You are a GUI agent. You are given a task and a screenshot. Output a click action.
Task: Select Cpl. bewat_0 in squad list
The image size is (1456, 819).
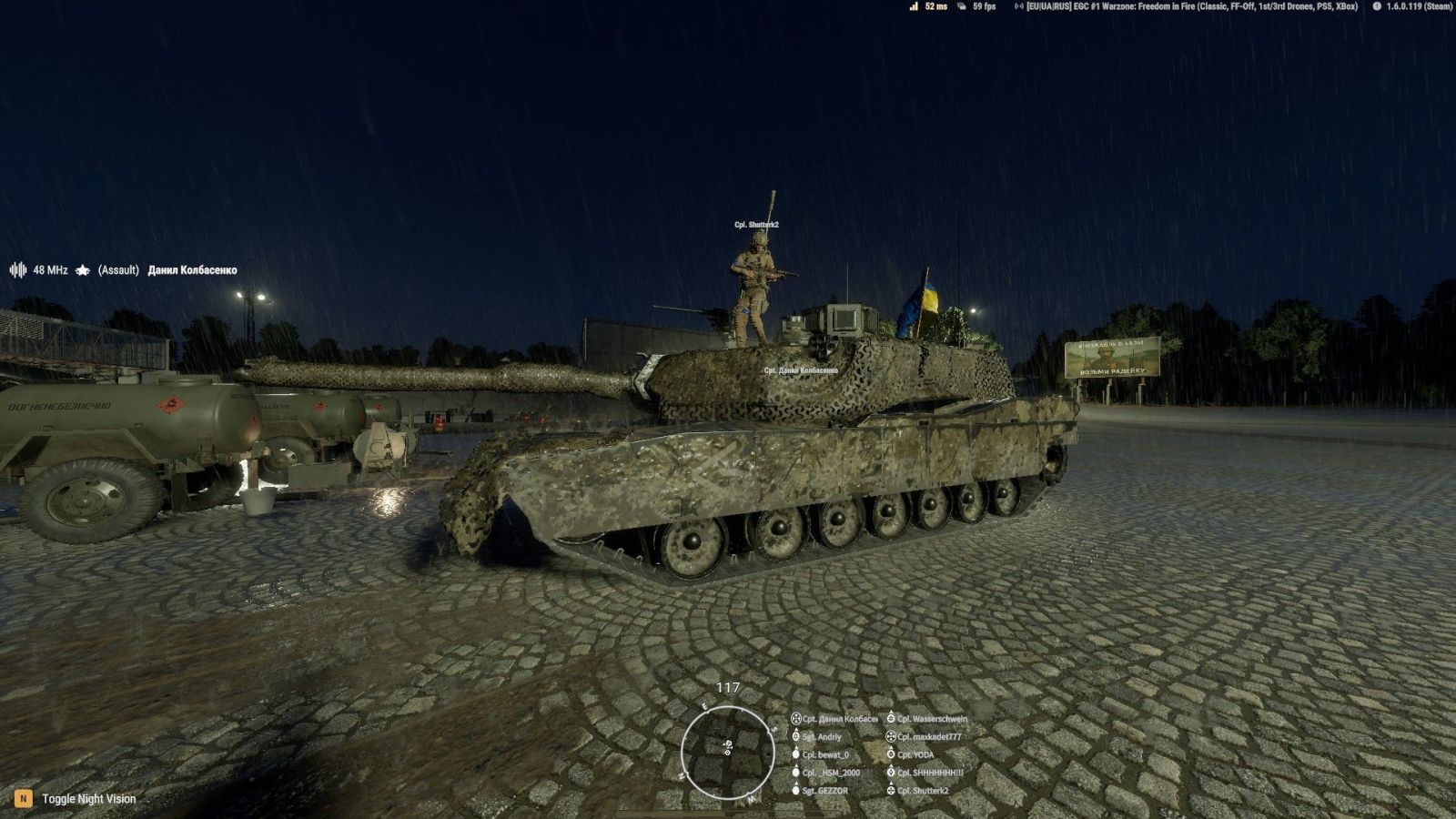(x=825, y=755)
